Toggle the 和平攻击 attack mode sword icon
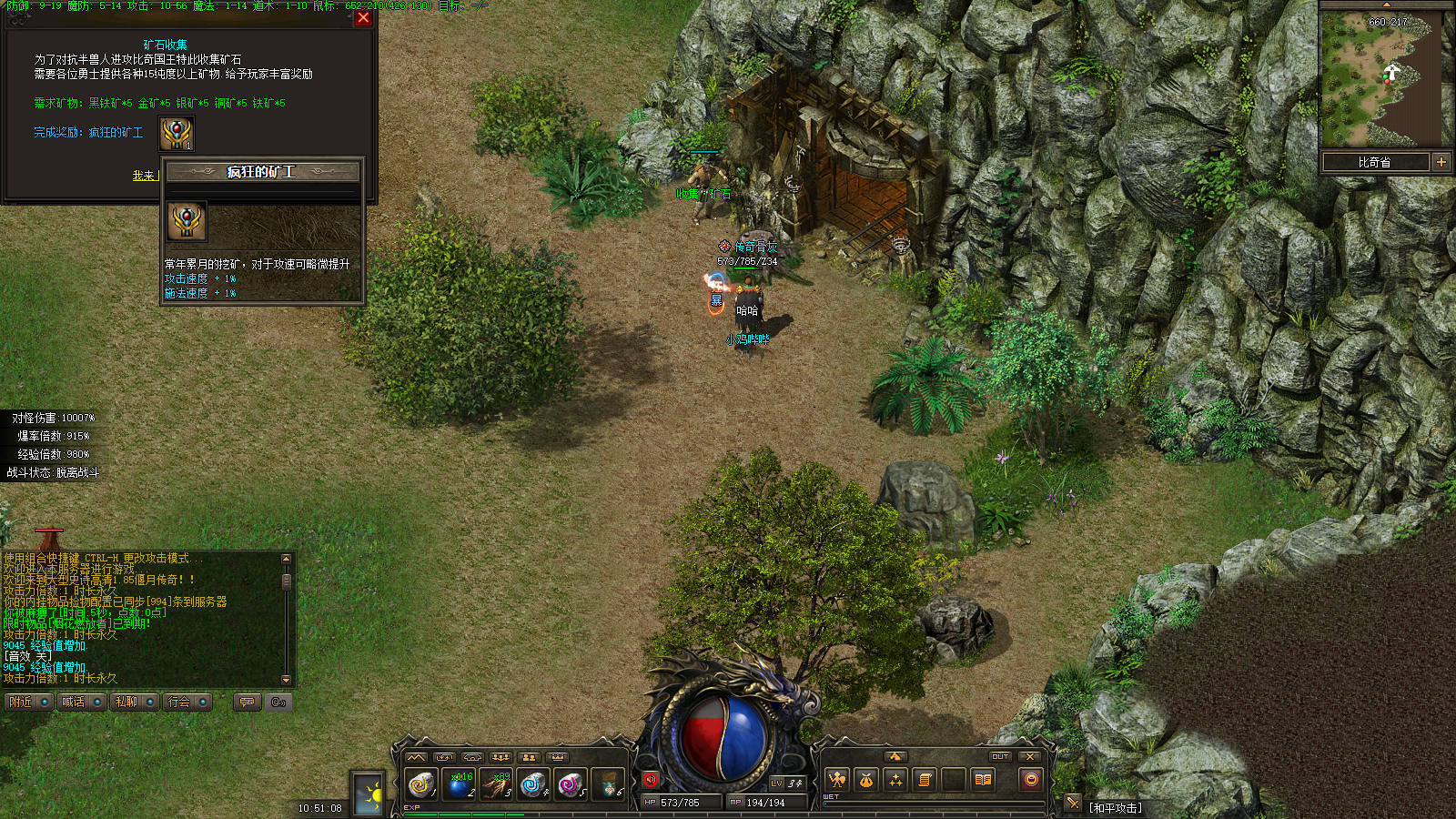1456x819 pixels. 1074,803
